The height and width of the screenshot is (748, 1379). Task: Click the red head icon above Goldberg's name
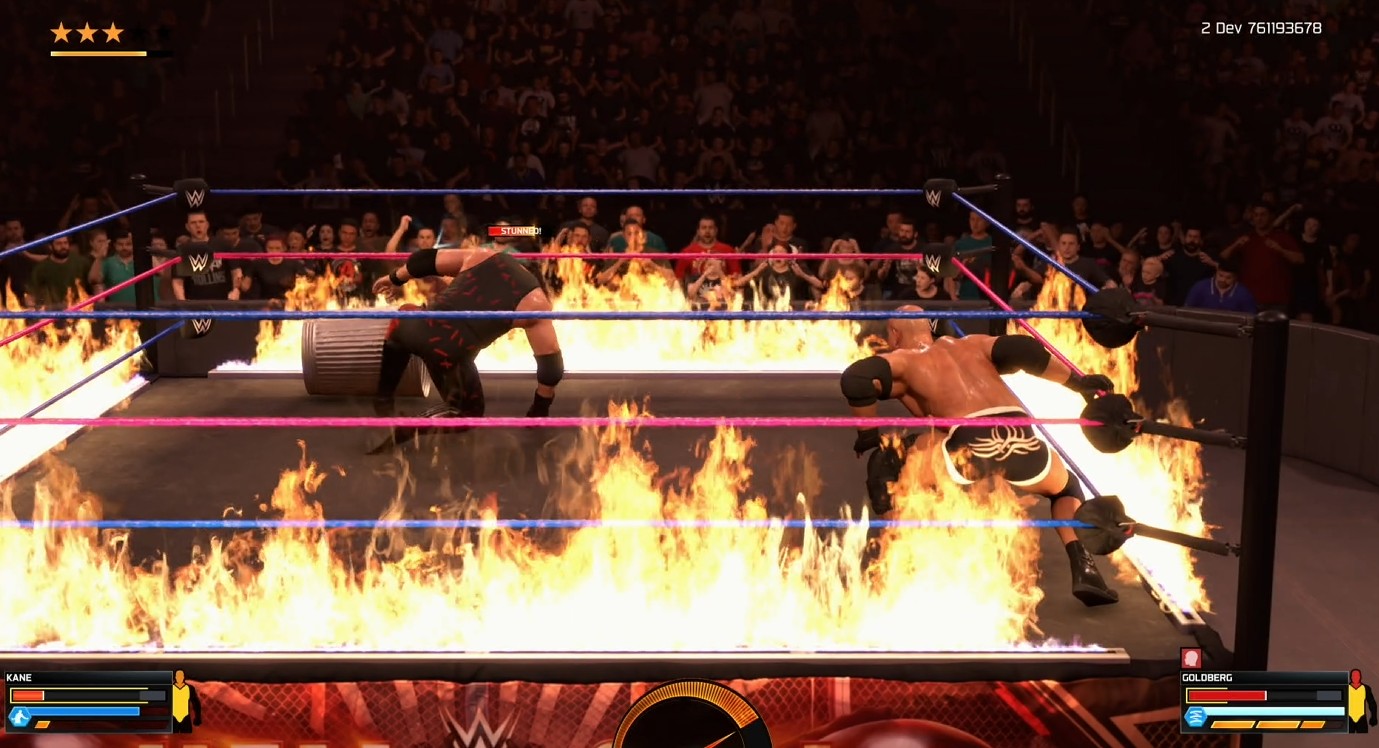1191,658
